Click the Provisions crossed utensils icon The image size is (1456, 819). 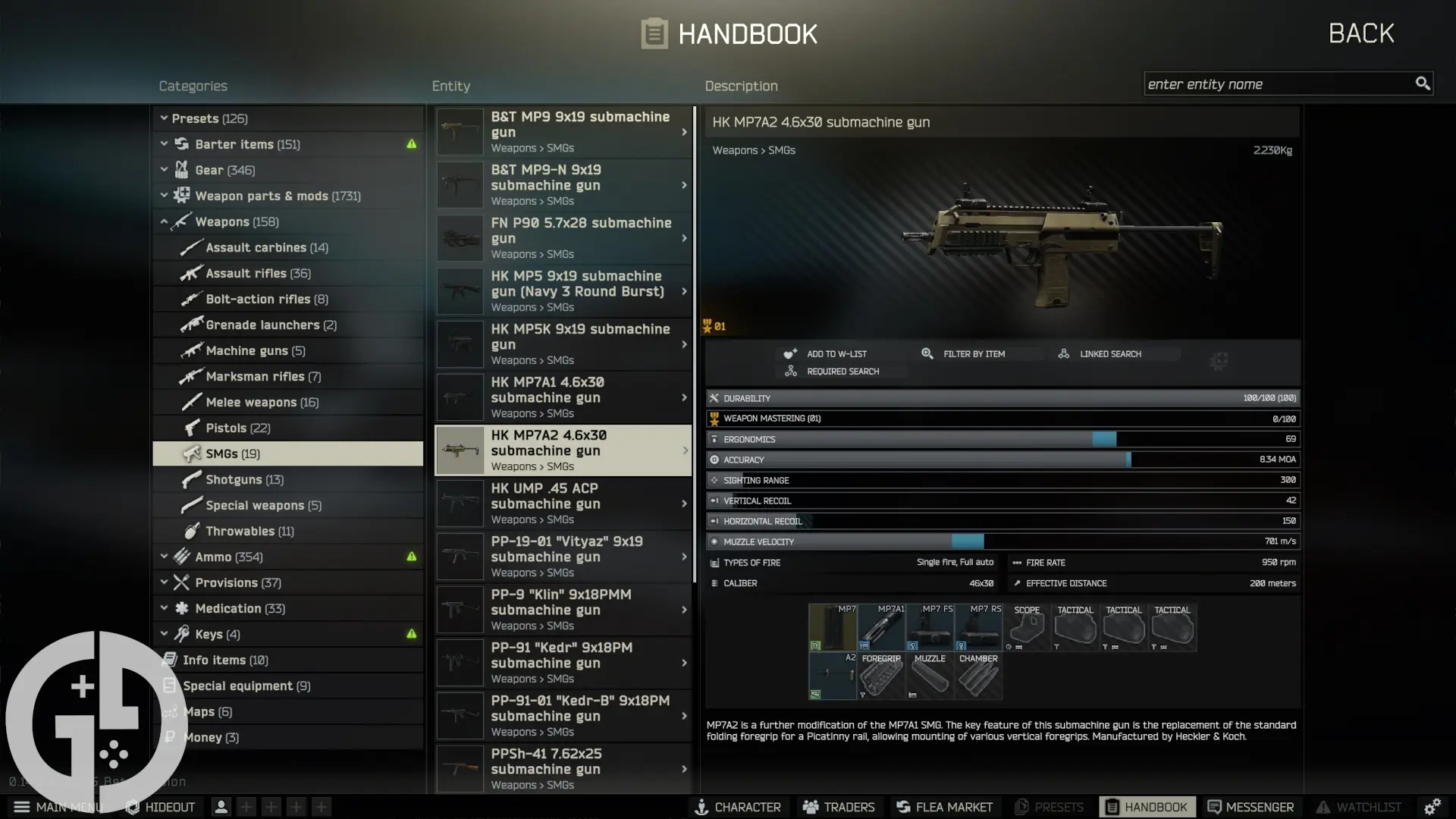pyautogui.click(x=180, y=582)
